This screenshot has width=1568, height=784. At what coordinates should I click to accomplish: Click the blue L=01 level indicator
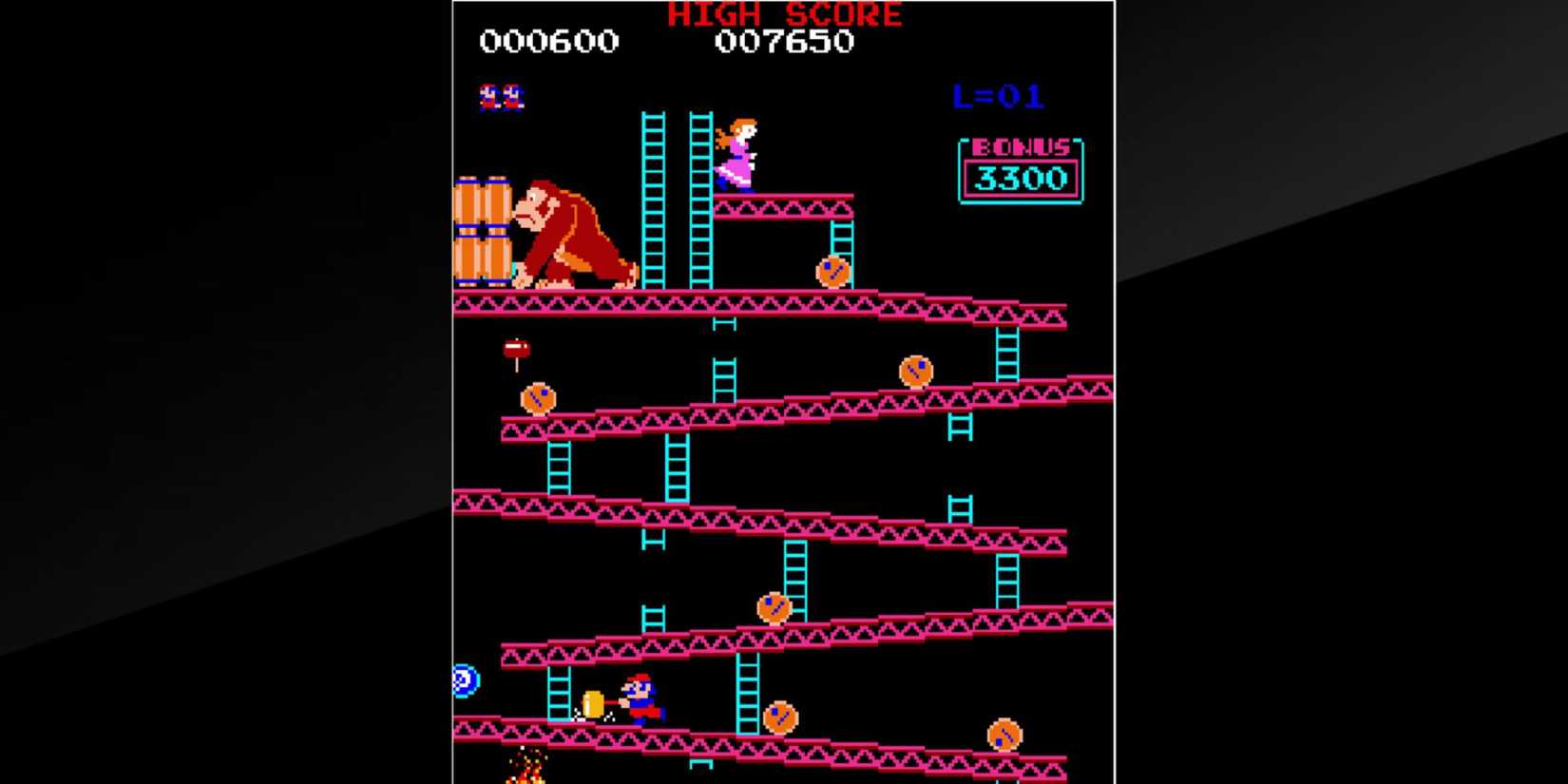tap(996, 95)
